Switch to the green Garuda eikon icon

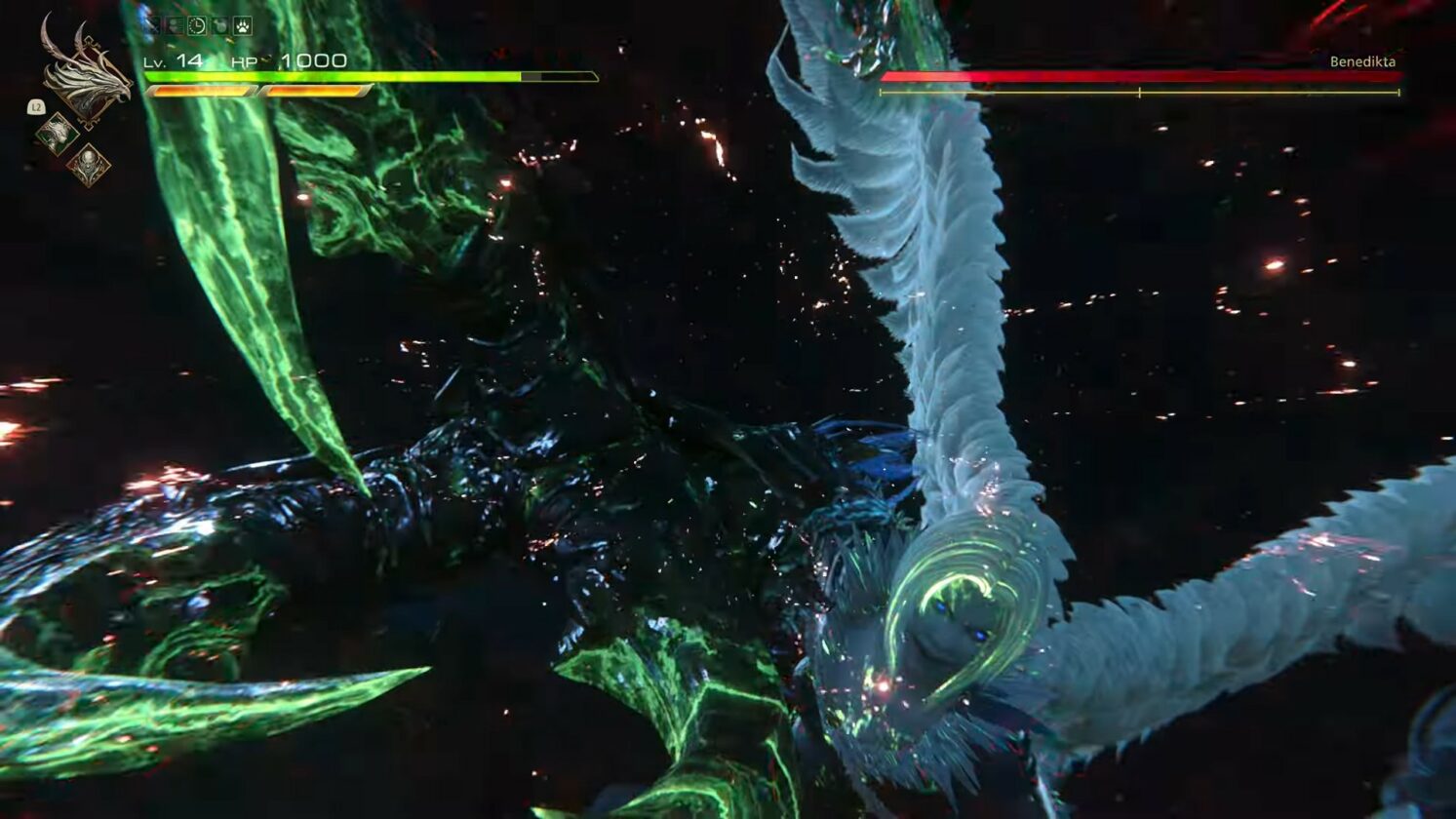click(57, 133)
